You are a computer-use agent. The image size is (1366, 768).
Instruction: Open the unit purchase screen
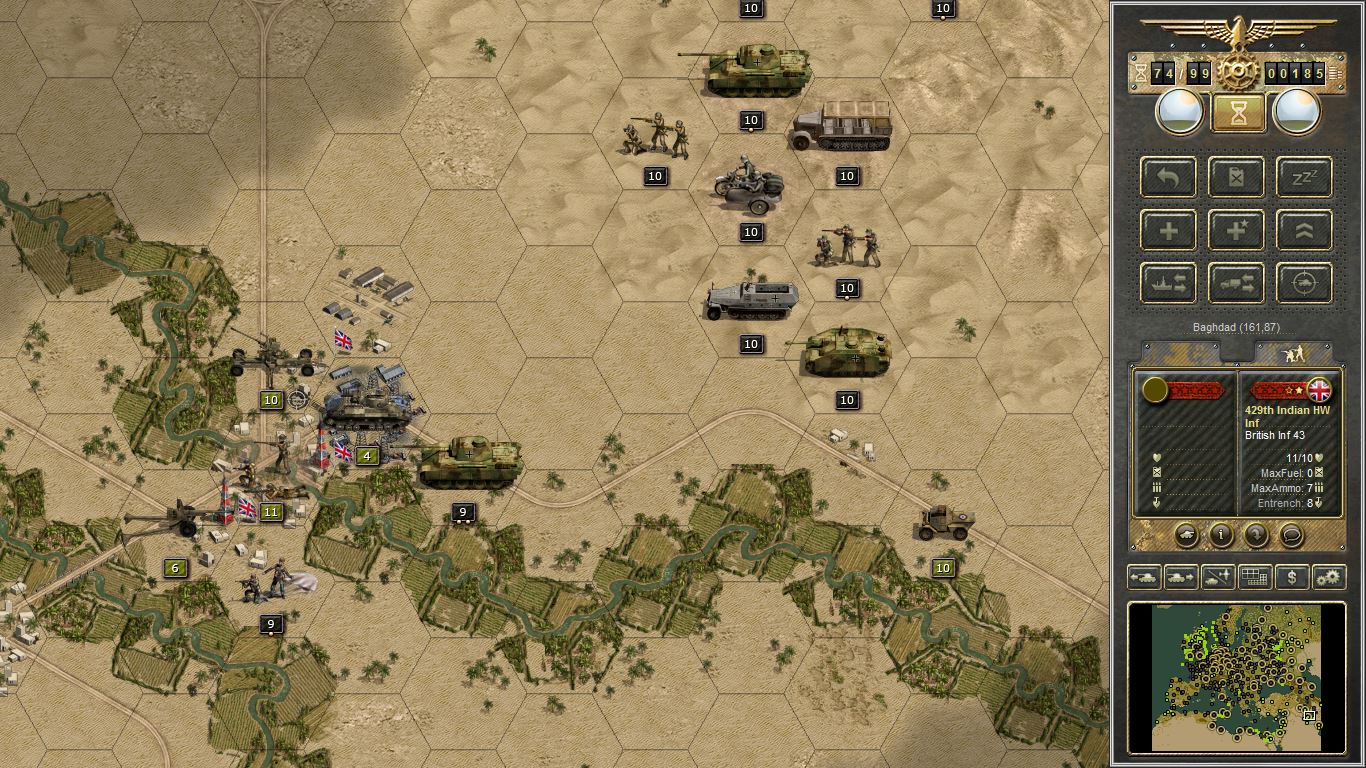1291,577
